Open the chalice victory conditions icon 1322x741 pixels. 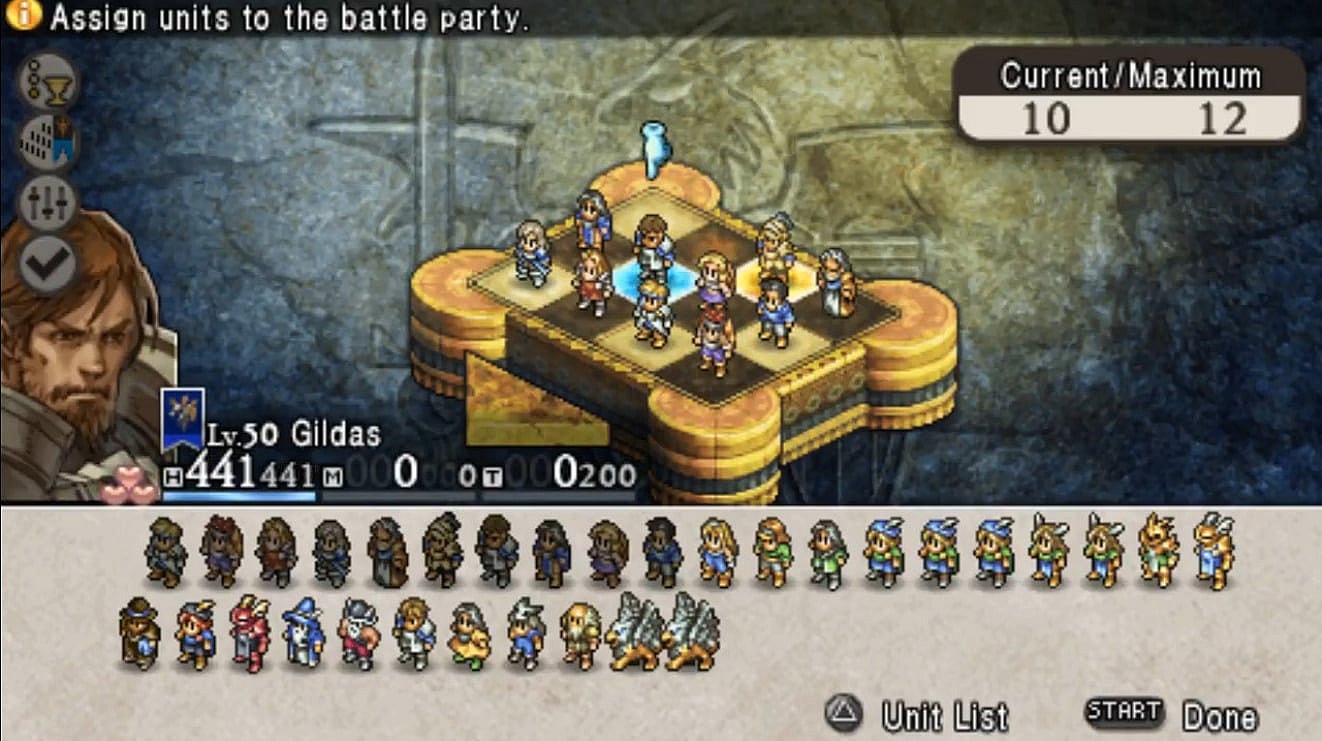(x=47, y=82)
